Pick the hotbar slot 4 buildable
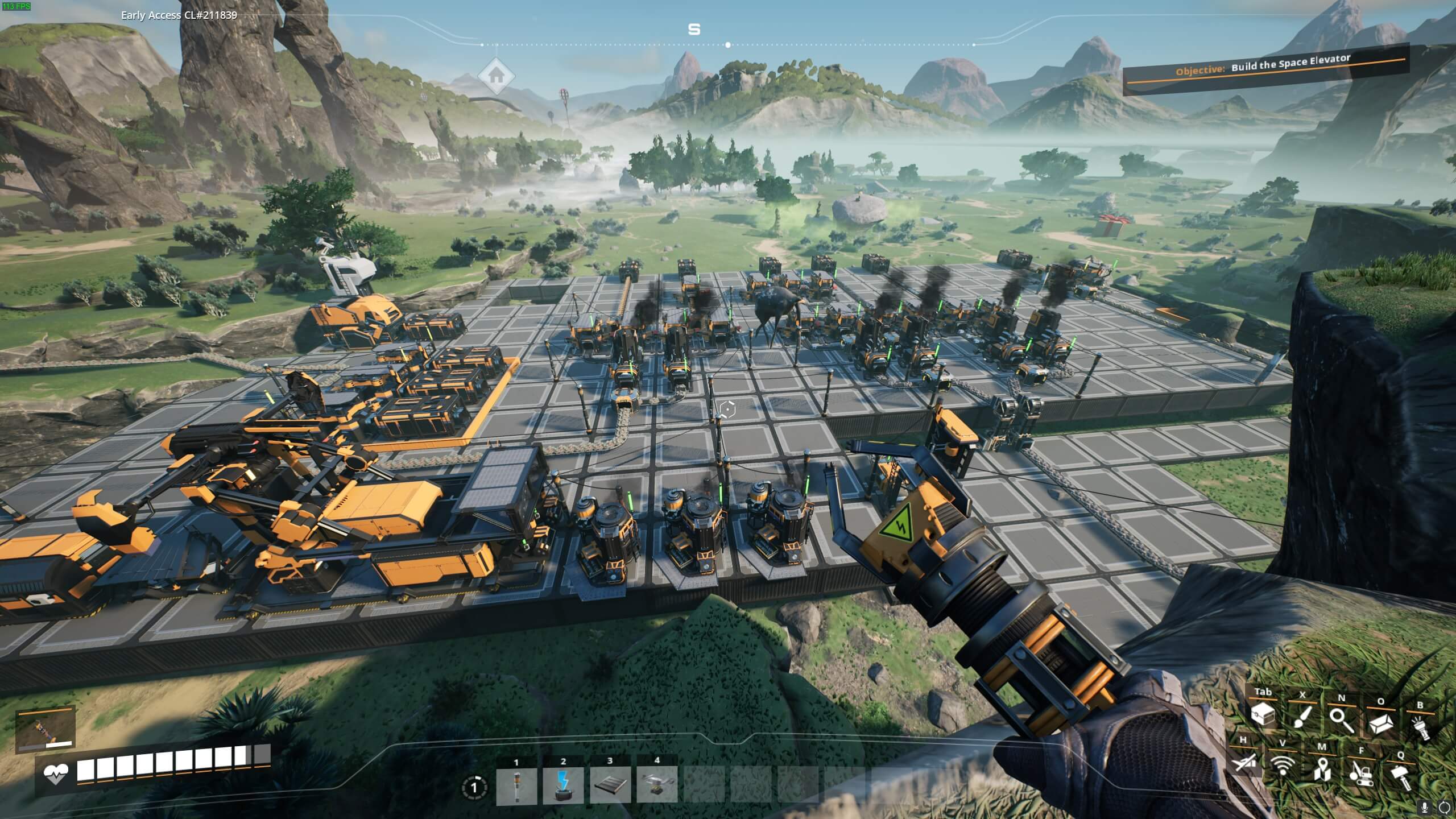This screenshot has width=1456, height=819. click(x=657, y=785)
